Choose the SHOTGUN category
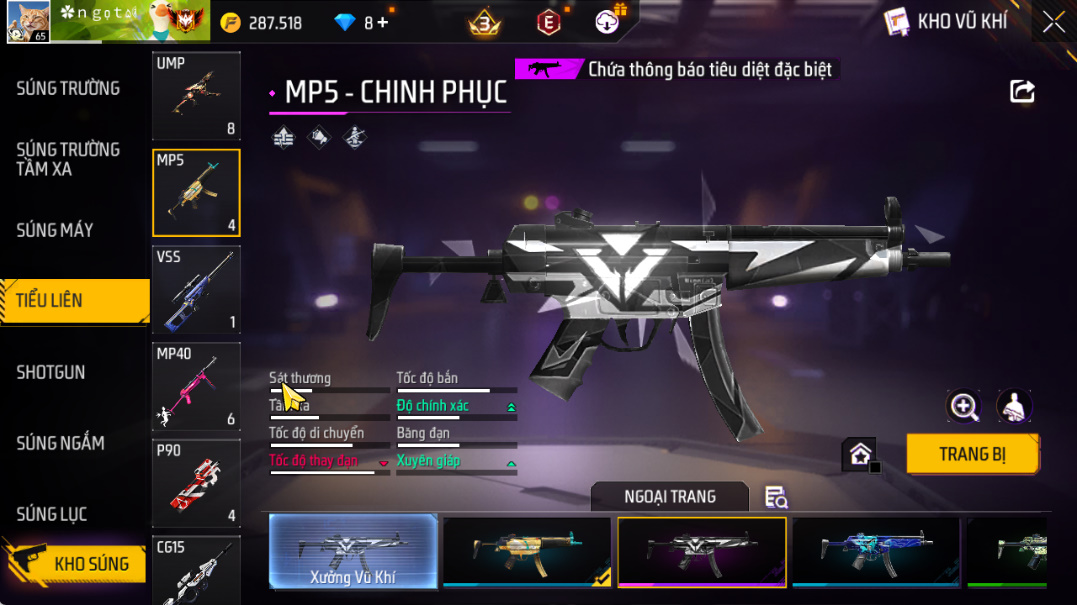Screen dimensions: 1077x605 coord(51,372)
